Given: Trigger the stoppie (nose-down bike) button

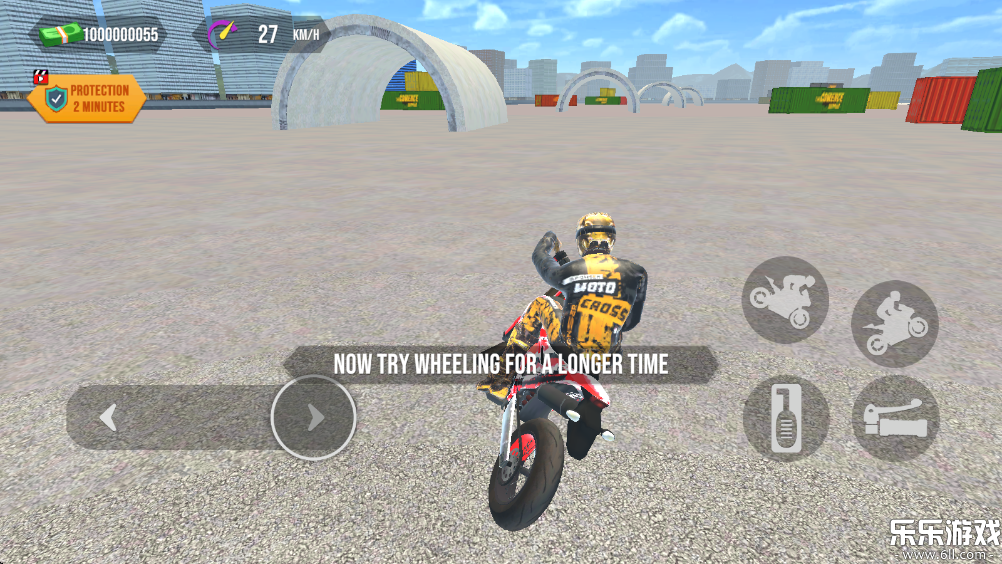Looking at the screenshot, I should point(785,299).
